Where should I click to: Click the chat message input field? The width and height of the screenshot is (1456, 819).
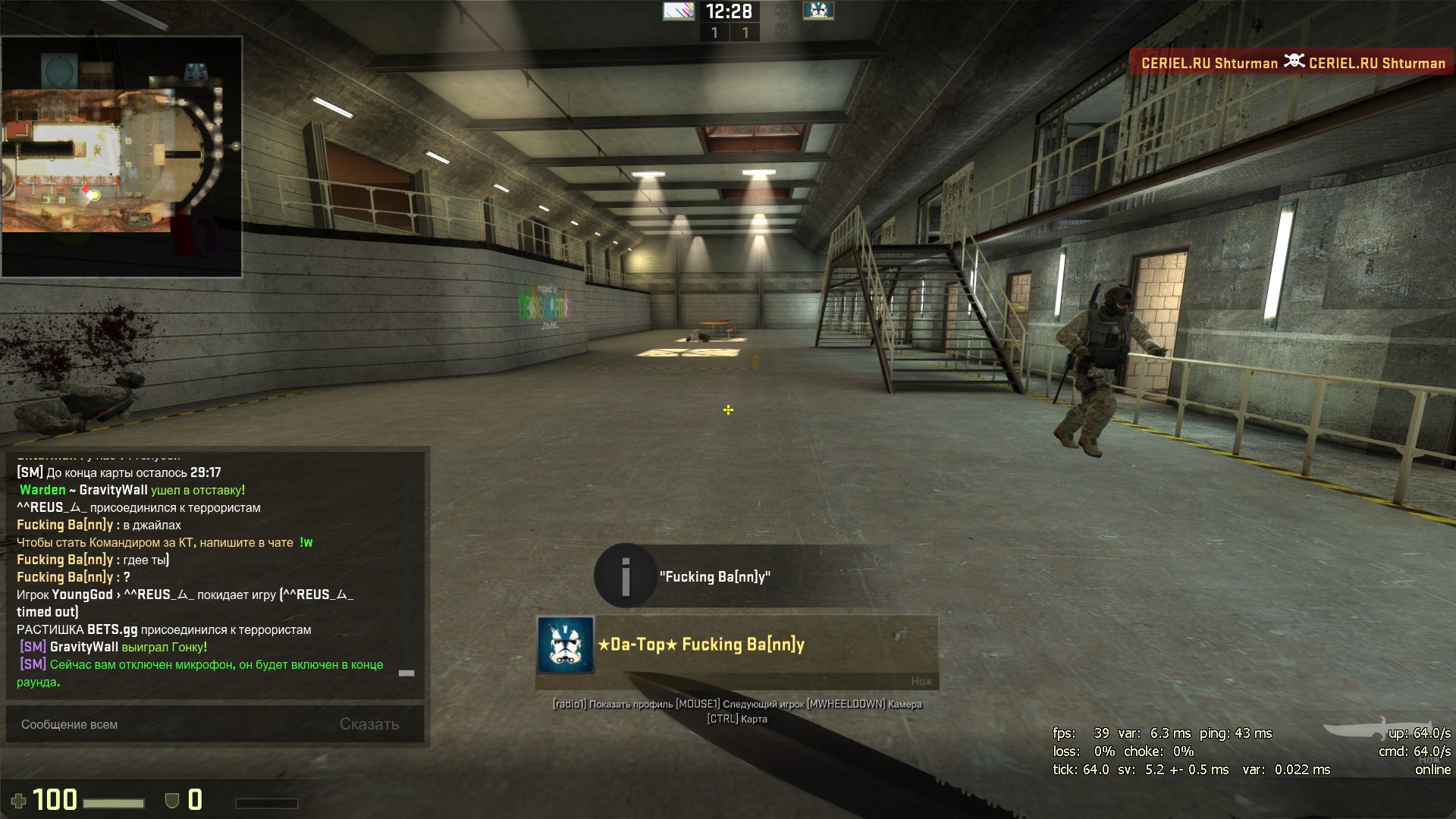click(x=167, y=724)
